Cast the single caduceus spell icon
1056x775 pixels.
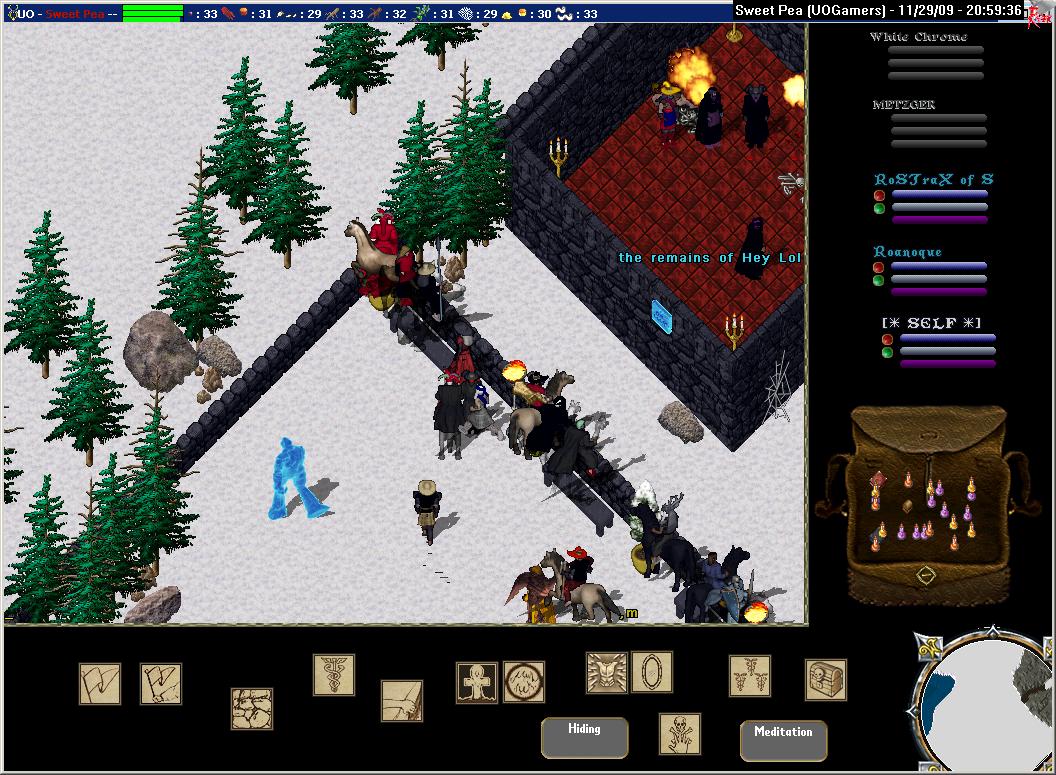(x=333, y=675)
